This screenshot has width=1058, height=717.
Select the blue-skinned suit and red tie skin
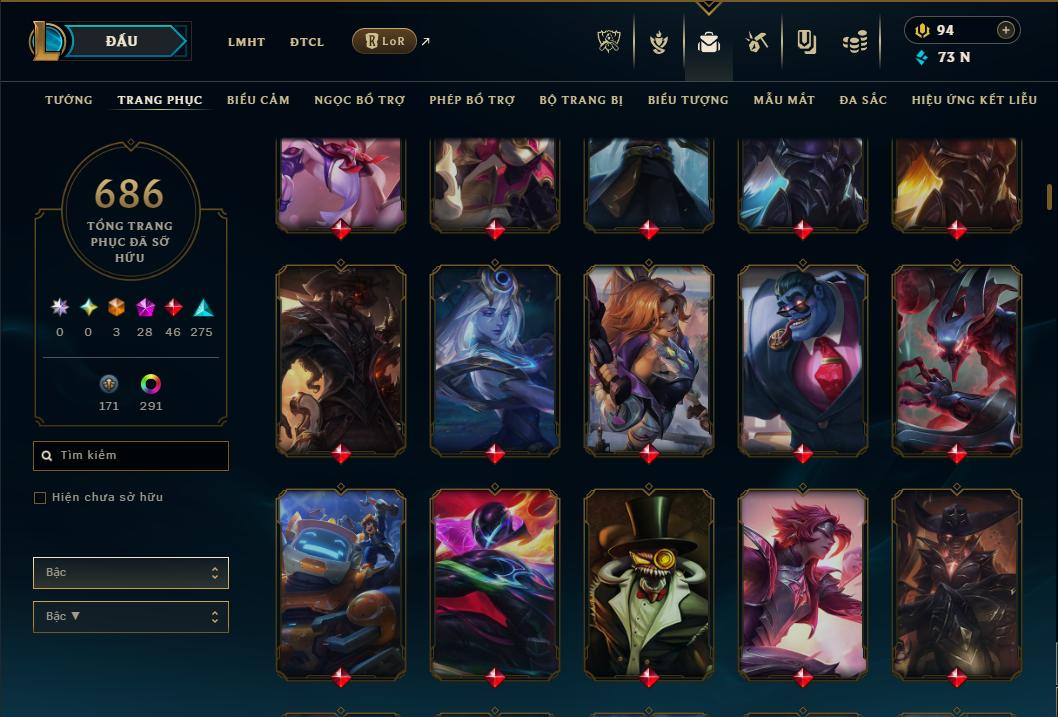click(803, 360)
